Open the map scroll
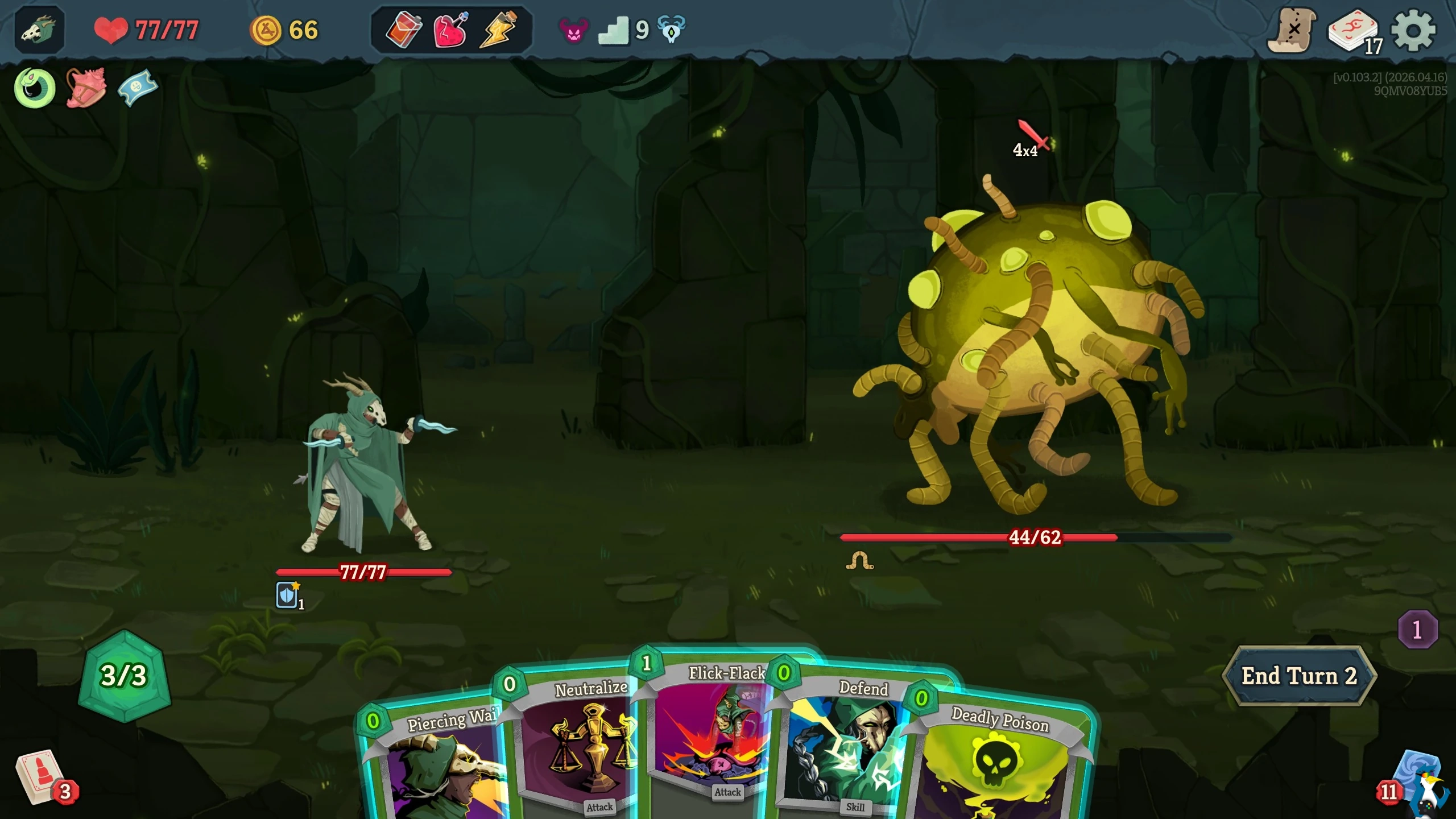The width and height of the screenshot is (1456, 819). (1292, 31)
